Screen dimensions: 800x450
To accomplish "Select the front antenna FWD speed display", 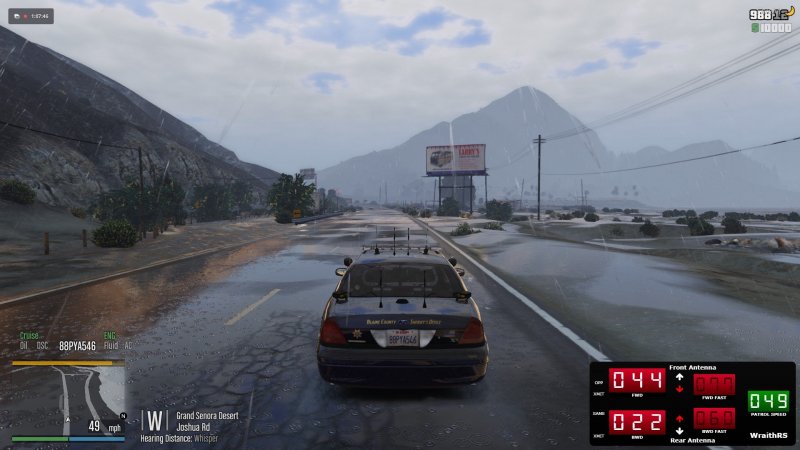I will [x=637, y=380].
